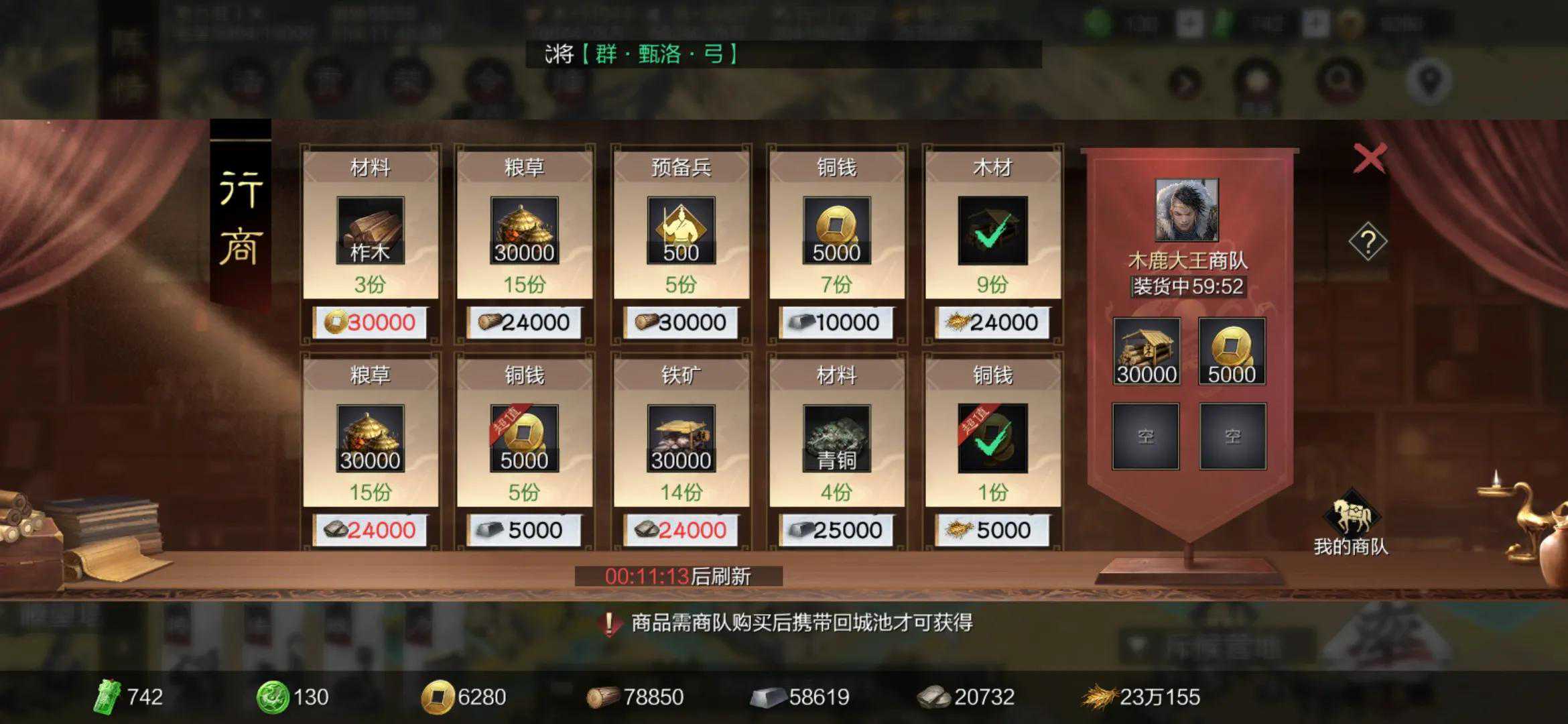The image size is (1568, 724).
Task: Buy 粮草 priced at 24000 stone
Action: coord(370,438)
